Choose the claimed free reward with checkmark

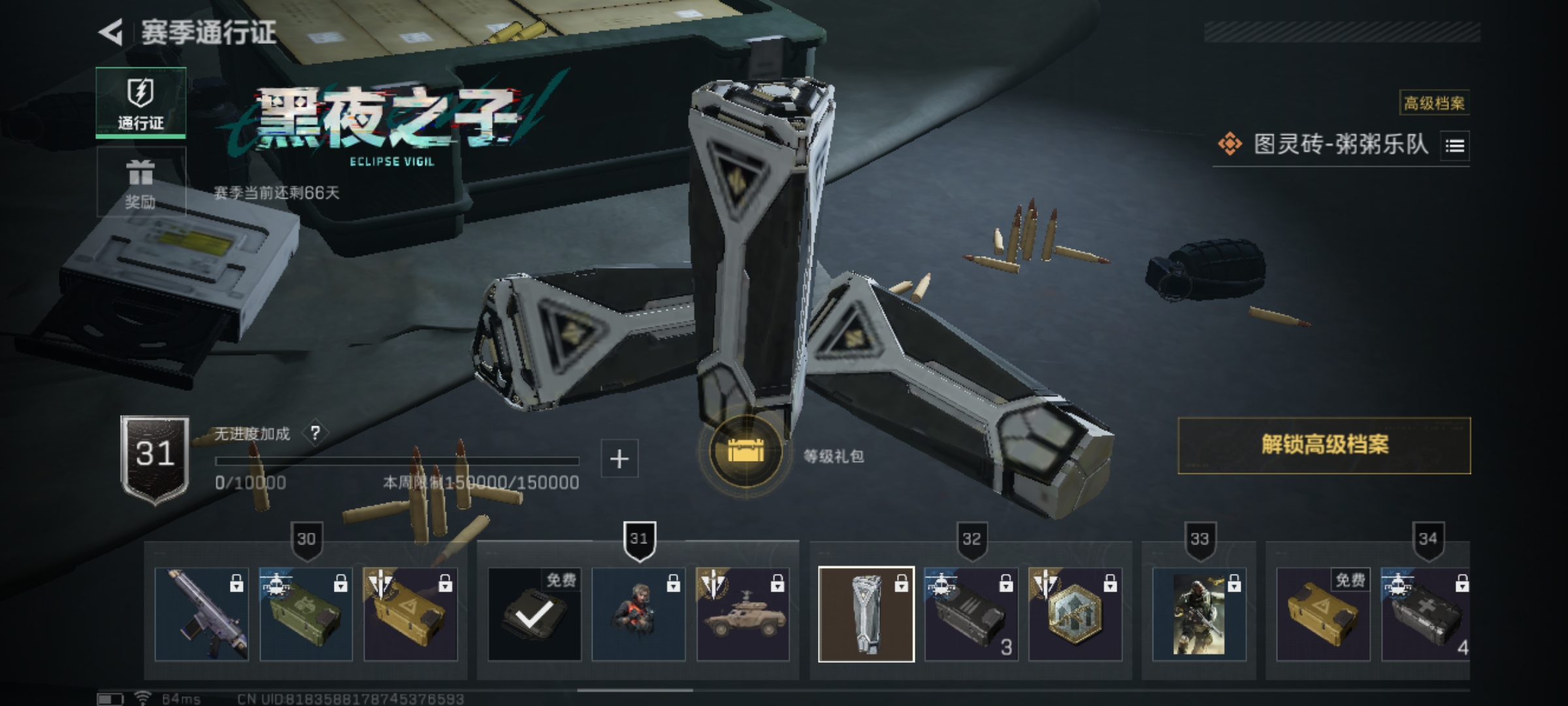pyautogui.click(x=534, y=614)
